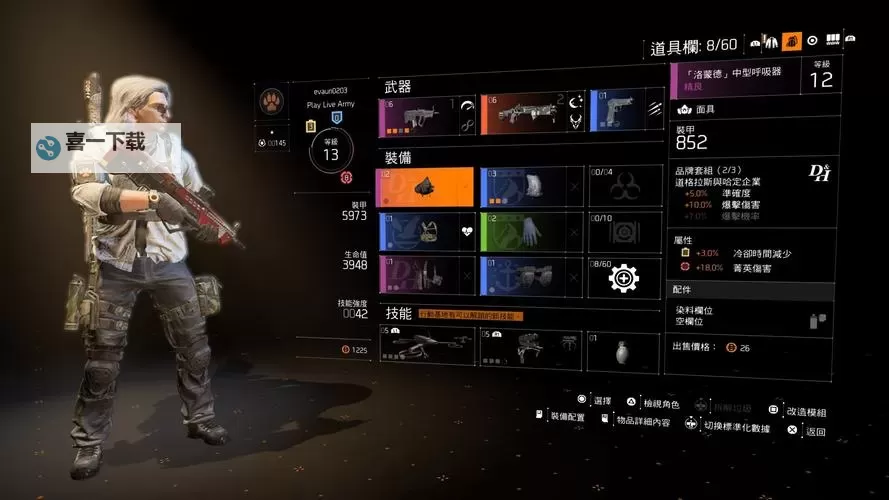Open the highlighted backpack inventory tab
The height and width of the screenshot is (500, 889).
pos(791,41)
